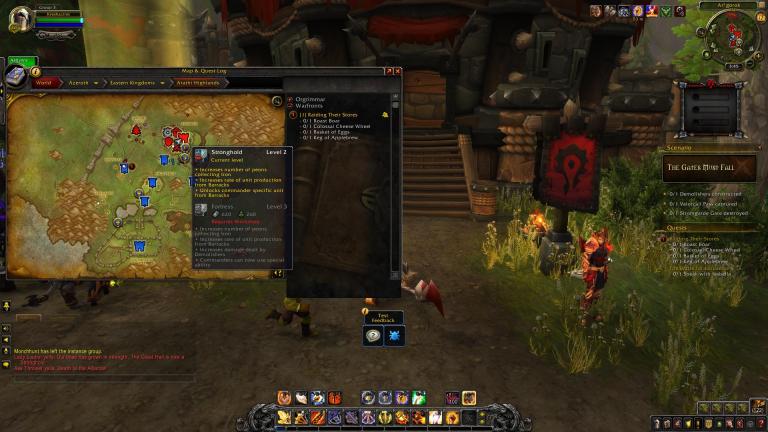Click the Test Feedback question mark button
Image resolution: width=768 pixels, height=432 pixels.
(372, 337)
